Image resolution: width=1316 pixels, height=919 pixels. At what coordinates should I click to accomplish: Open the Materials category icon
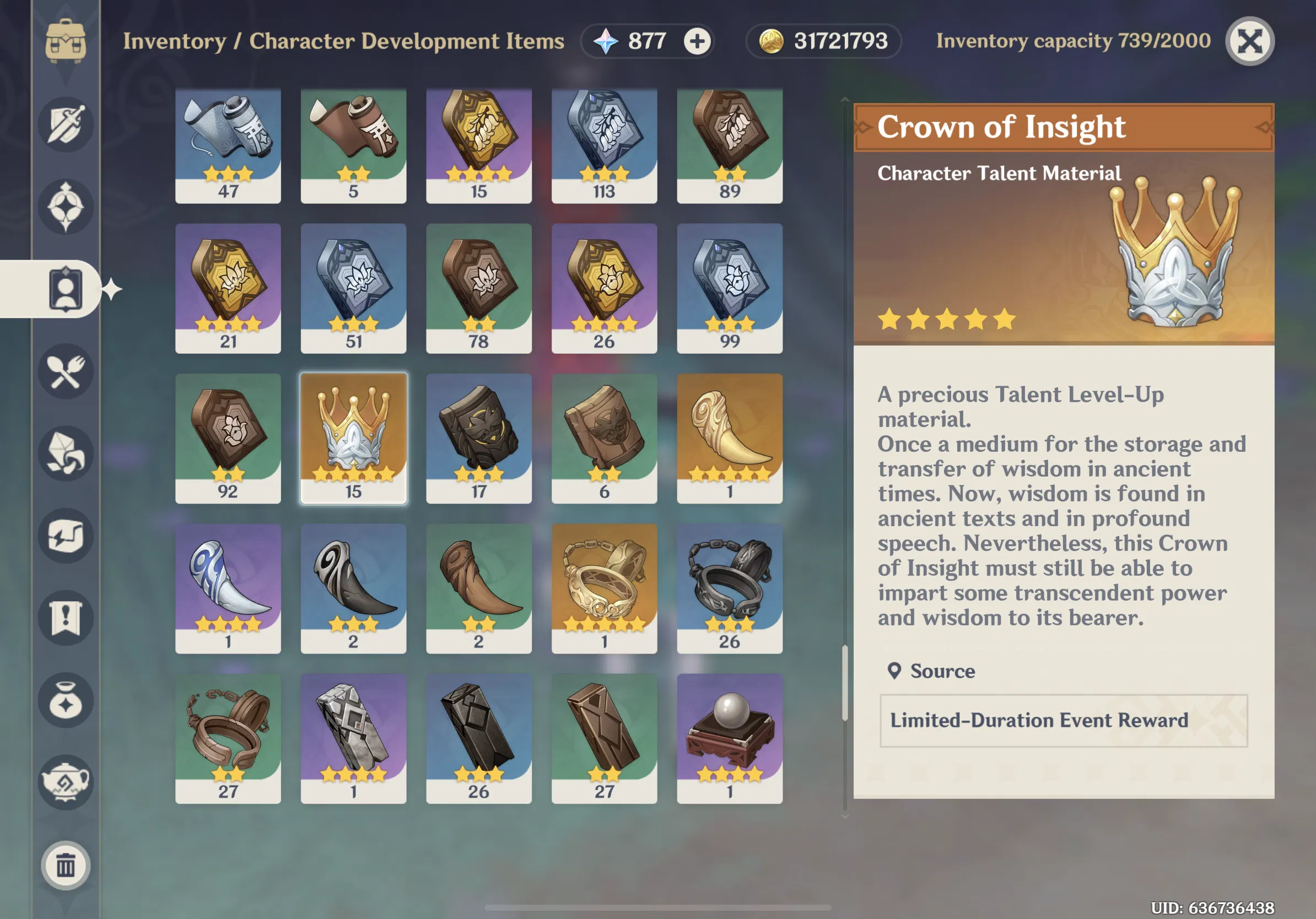click(x=66, y=454)
